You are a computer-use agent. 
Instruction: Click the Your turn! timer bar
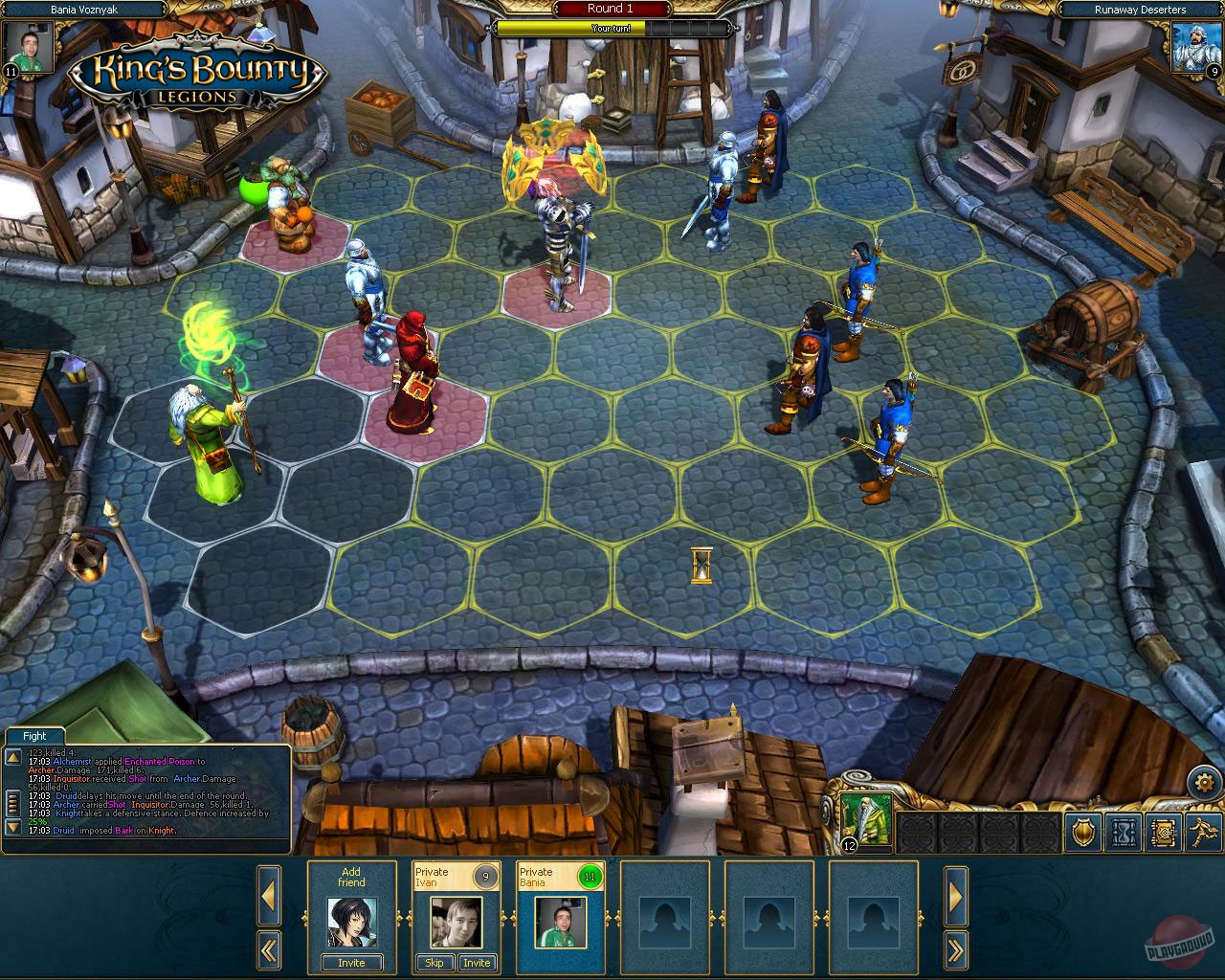[610, 28]
